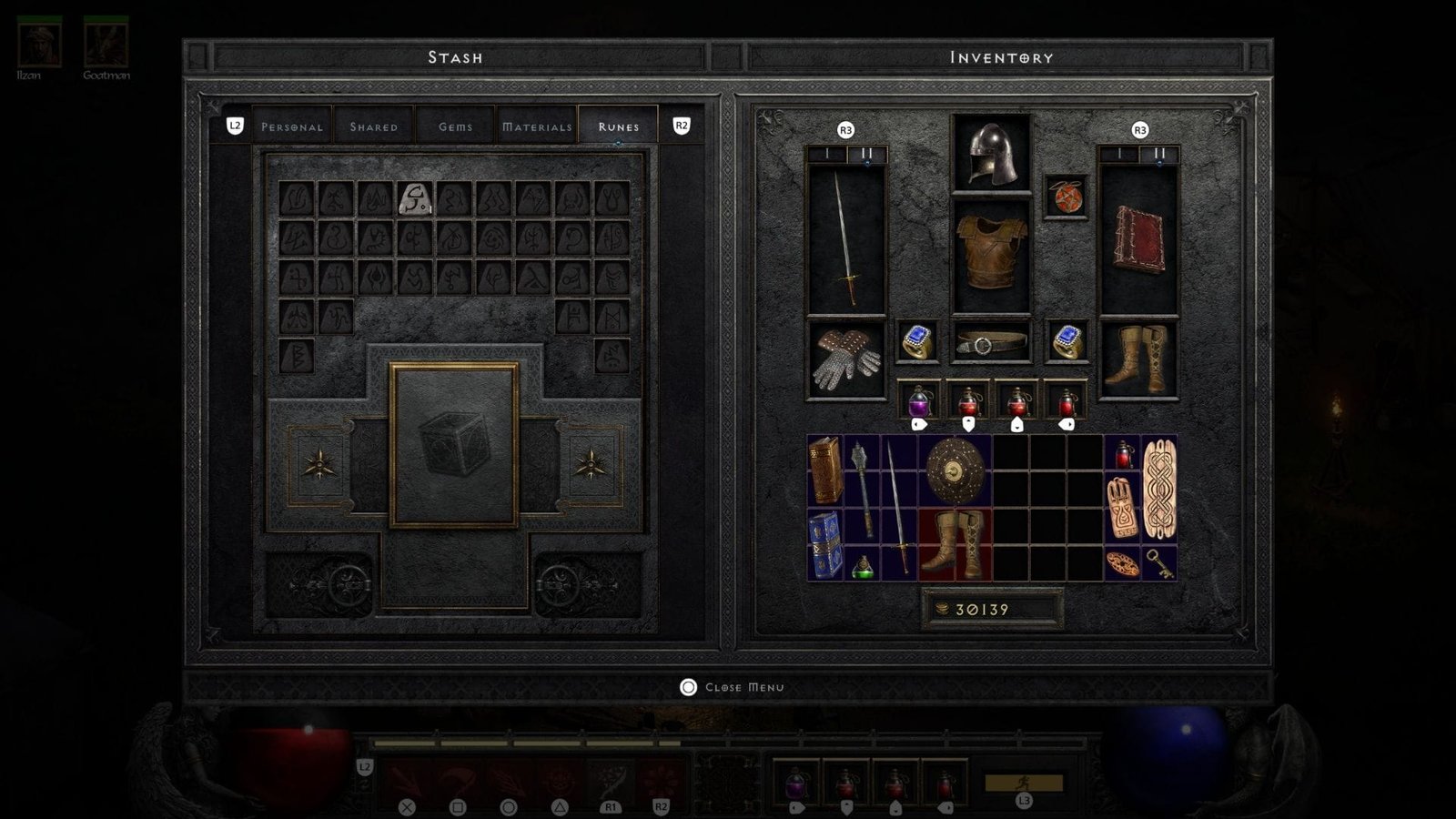This screenshot has height=819, width=1456.
Task: Select the round shield in the inventory grid
Action: coord(955,470)
